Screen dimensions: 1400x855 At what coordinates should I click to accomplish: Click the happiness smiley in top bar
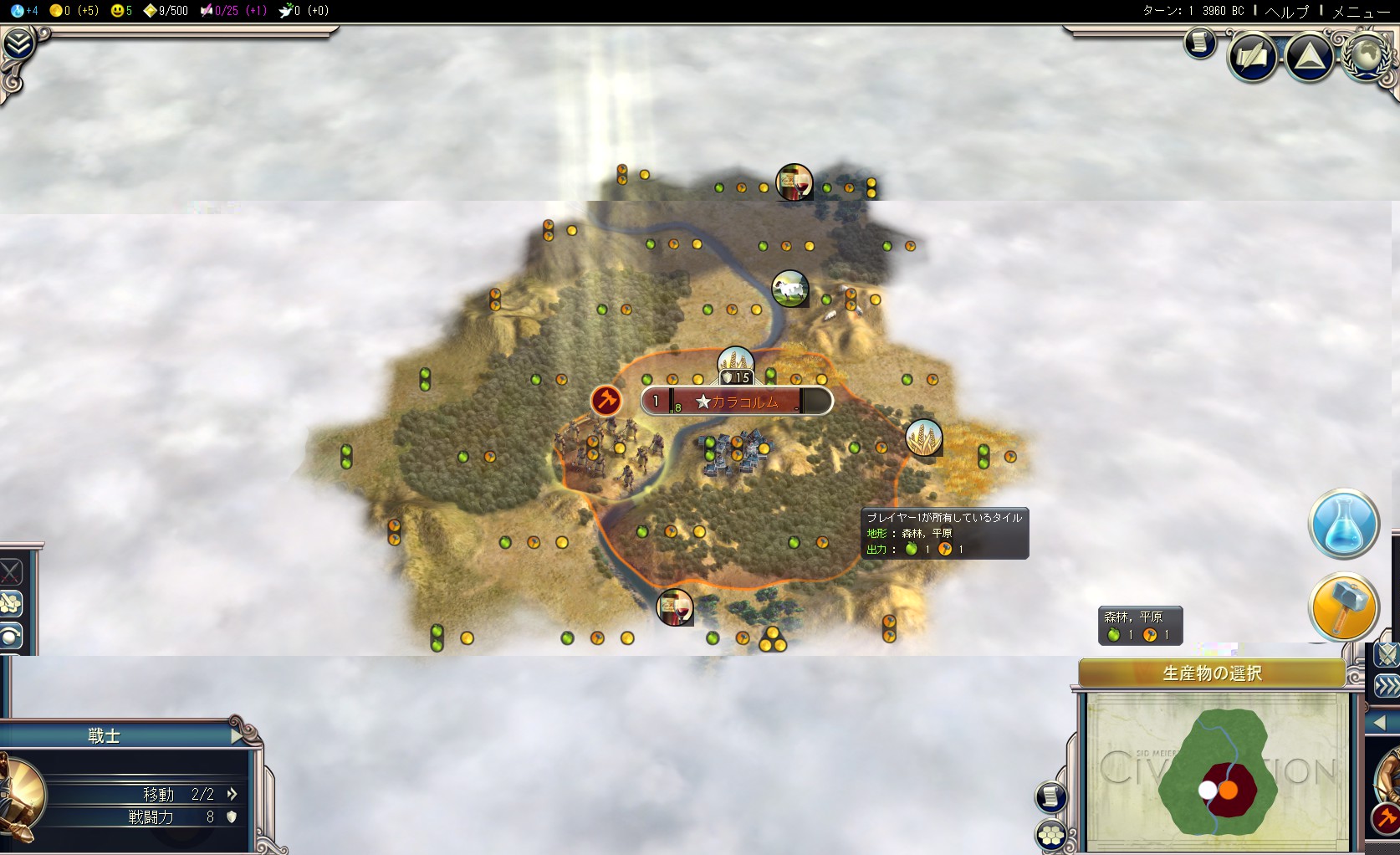(121, 11)
